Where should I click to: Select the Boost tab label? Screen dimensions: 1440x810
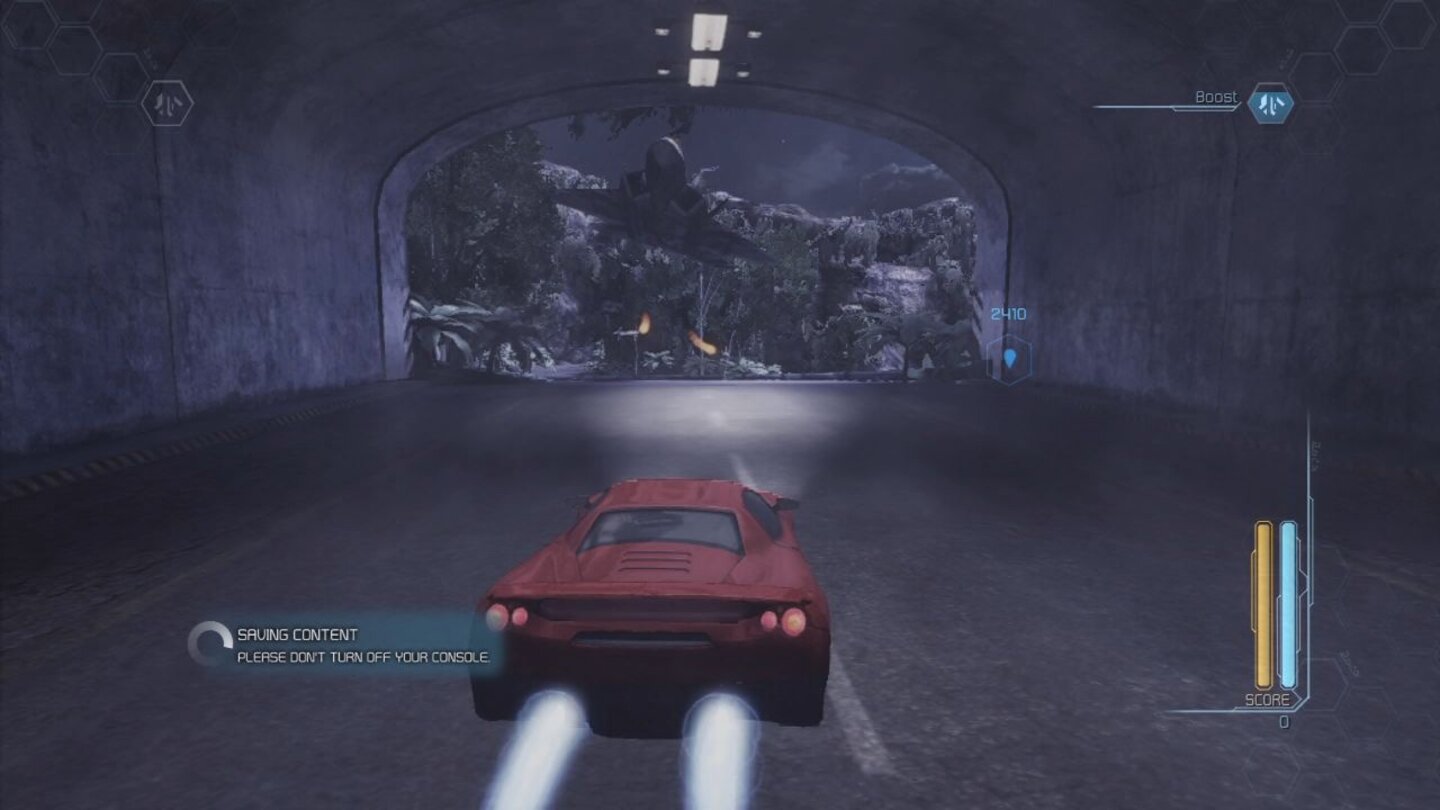[1215, 96]
